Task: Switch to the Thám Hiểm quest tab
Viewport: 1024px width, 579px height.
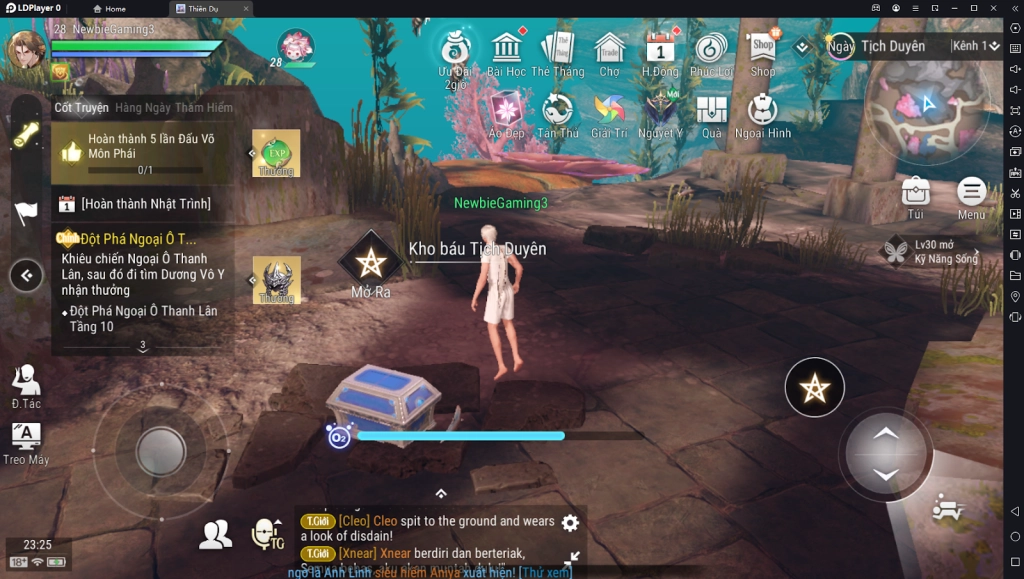Action: coord(203,108)
